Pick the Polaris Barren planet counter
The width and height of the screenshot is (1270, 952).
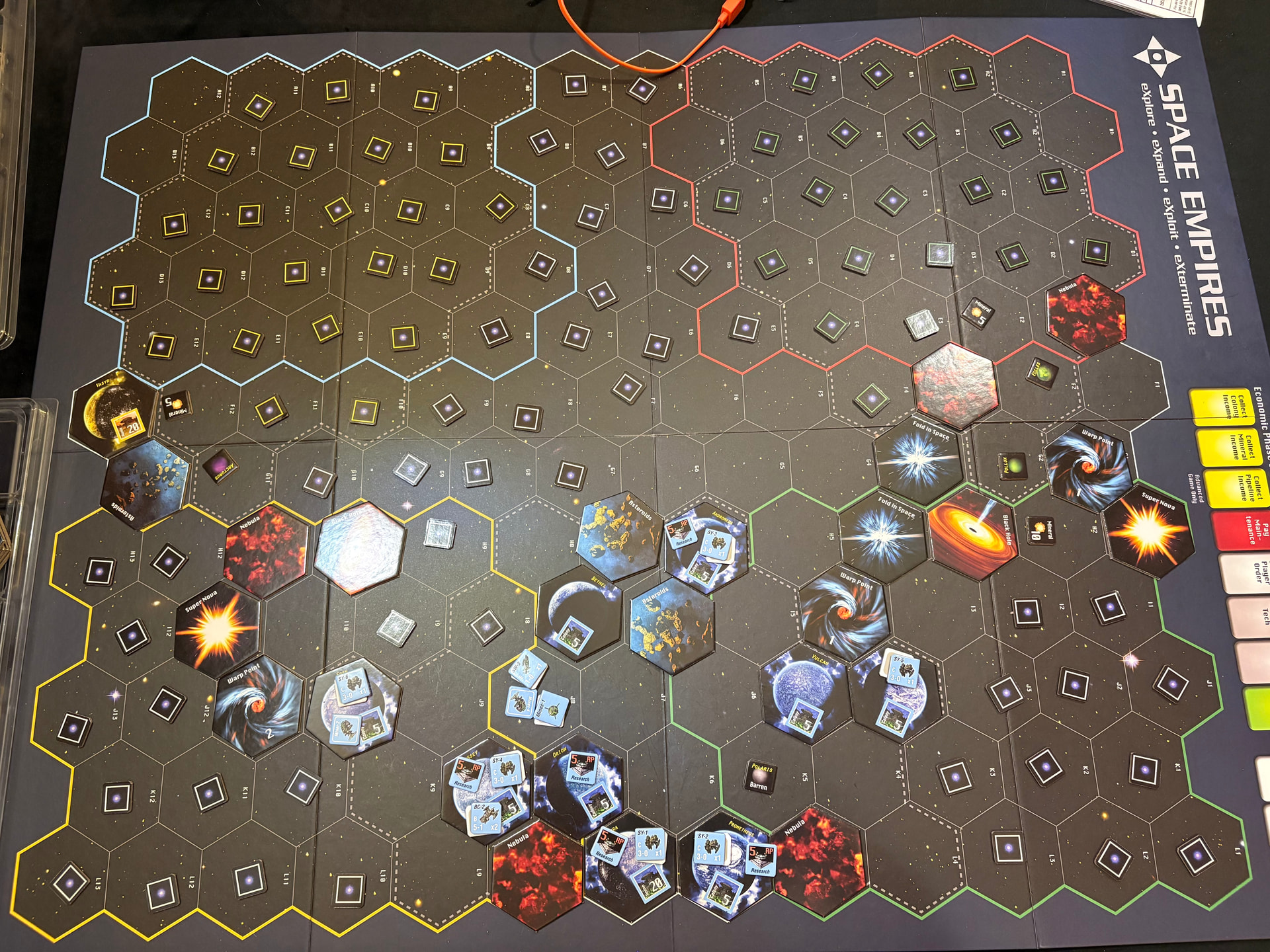point(760,777)
